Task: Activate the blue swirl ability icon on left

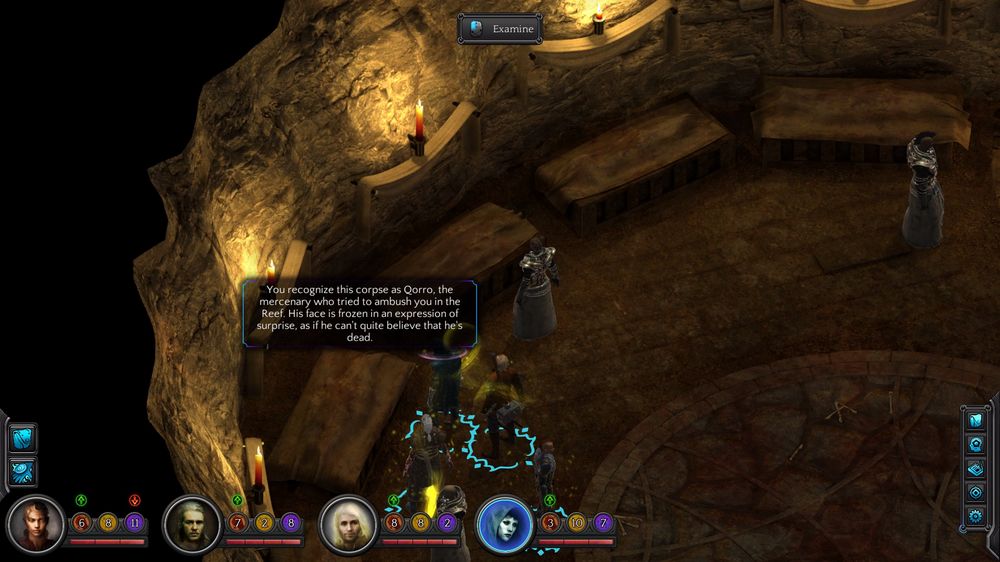Action: 22,471
